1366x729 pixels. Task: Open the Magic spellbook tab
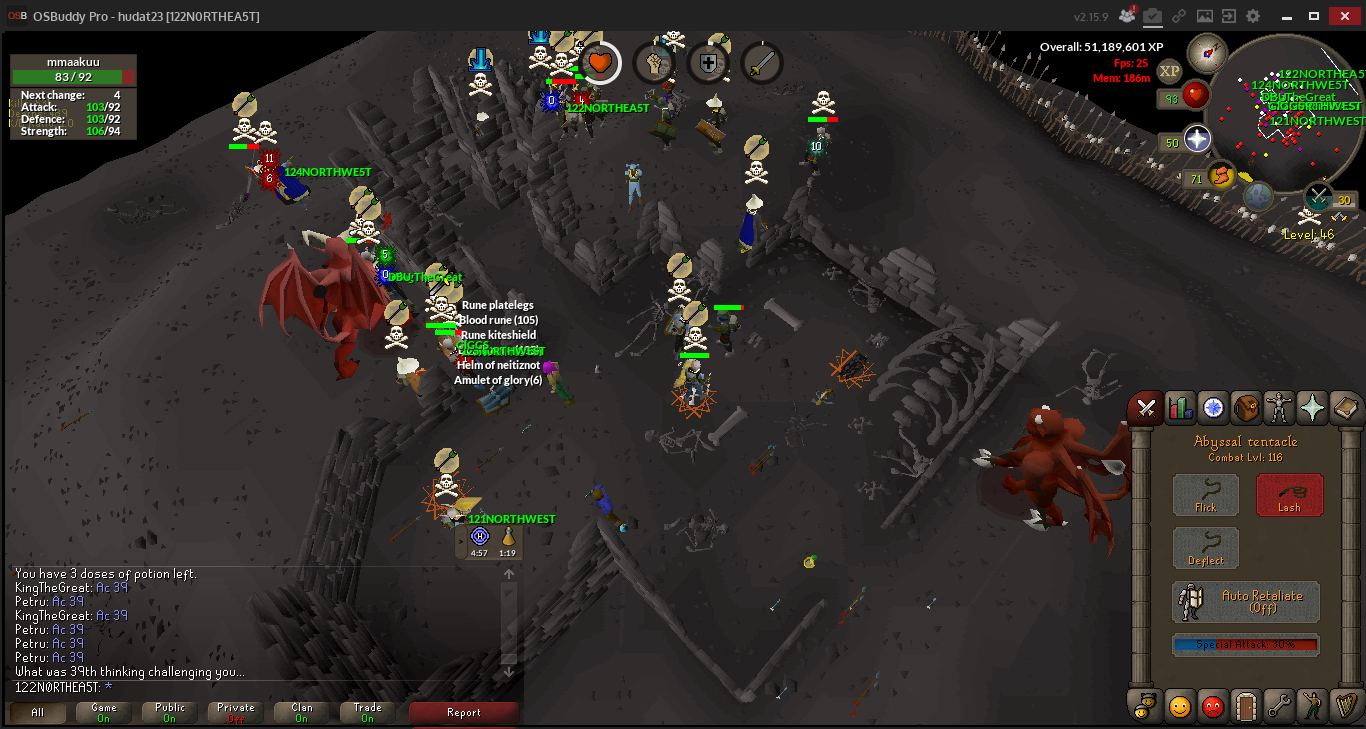pos(1345,408)
